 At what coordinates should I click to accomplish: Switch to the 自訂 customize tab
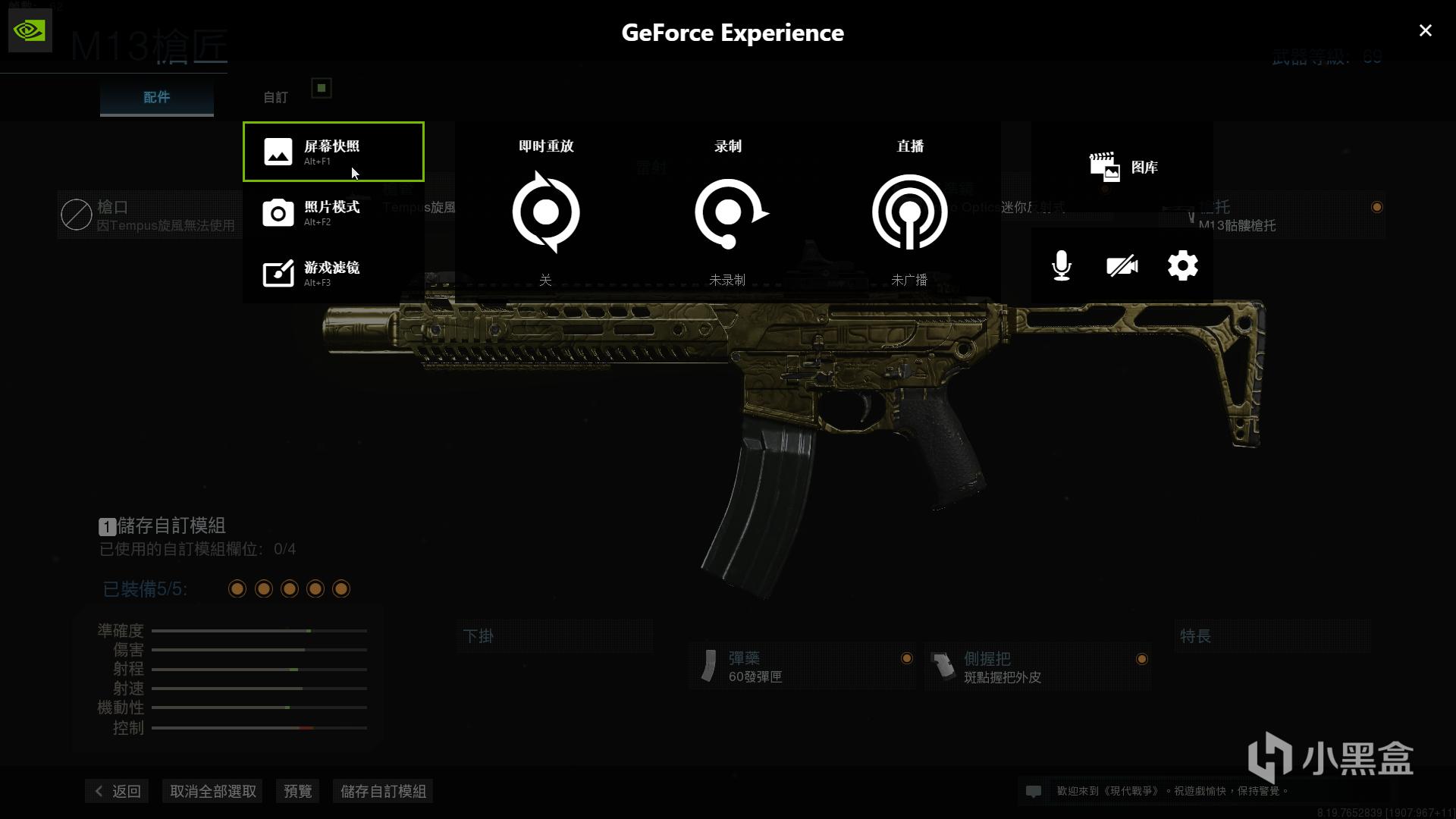tap(275, 97)
